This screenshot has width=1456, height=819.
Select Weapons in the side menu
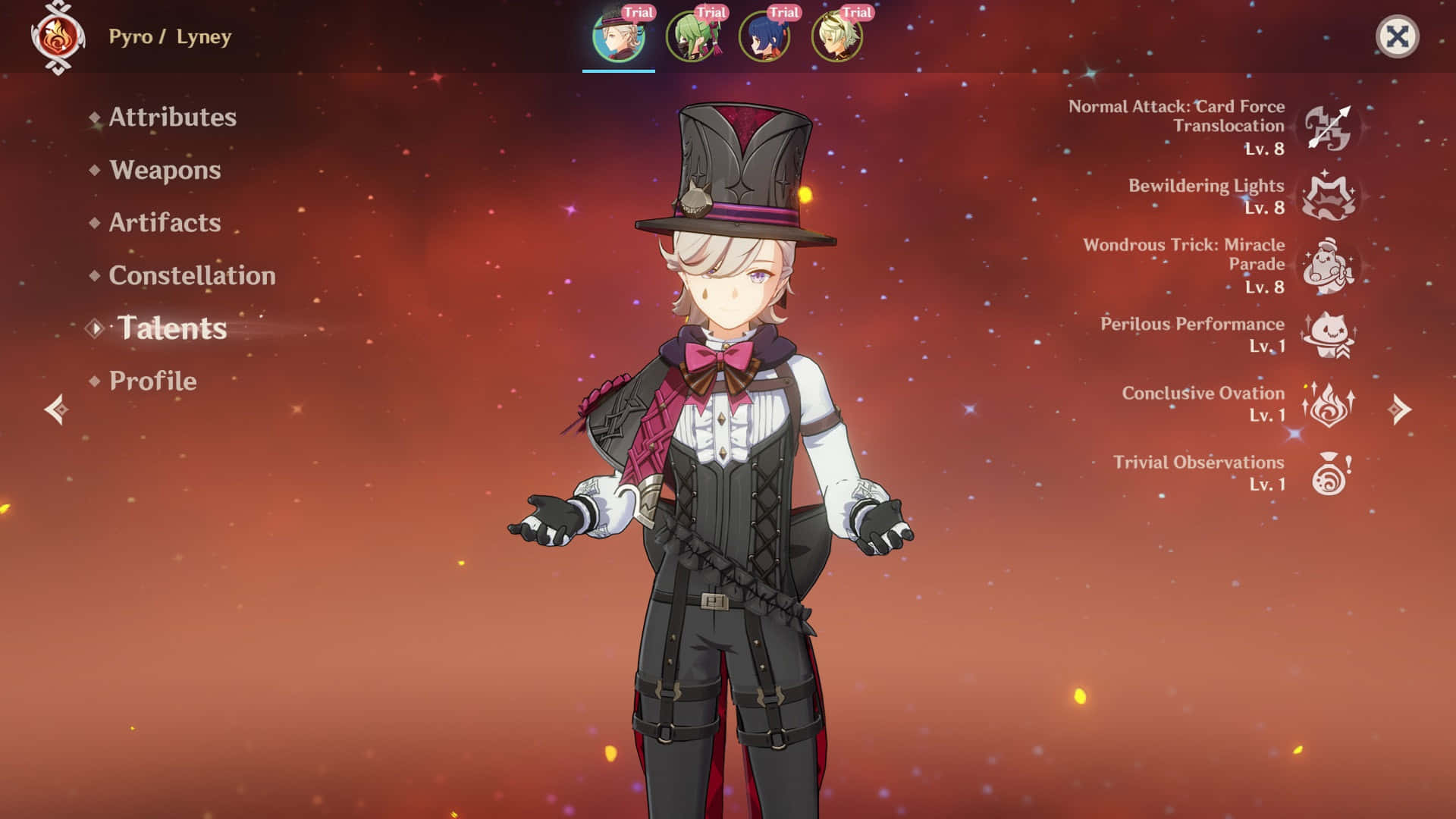click(165, 171)
